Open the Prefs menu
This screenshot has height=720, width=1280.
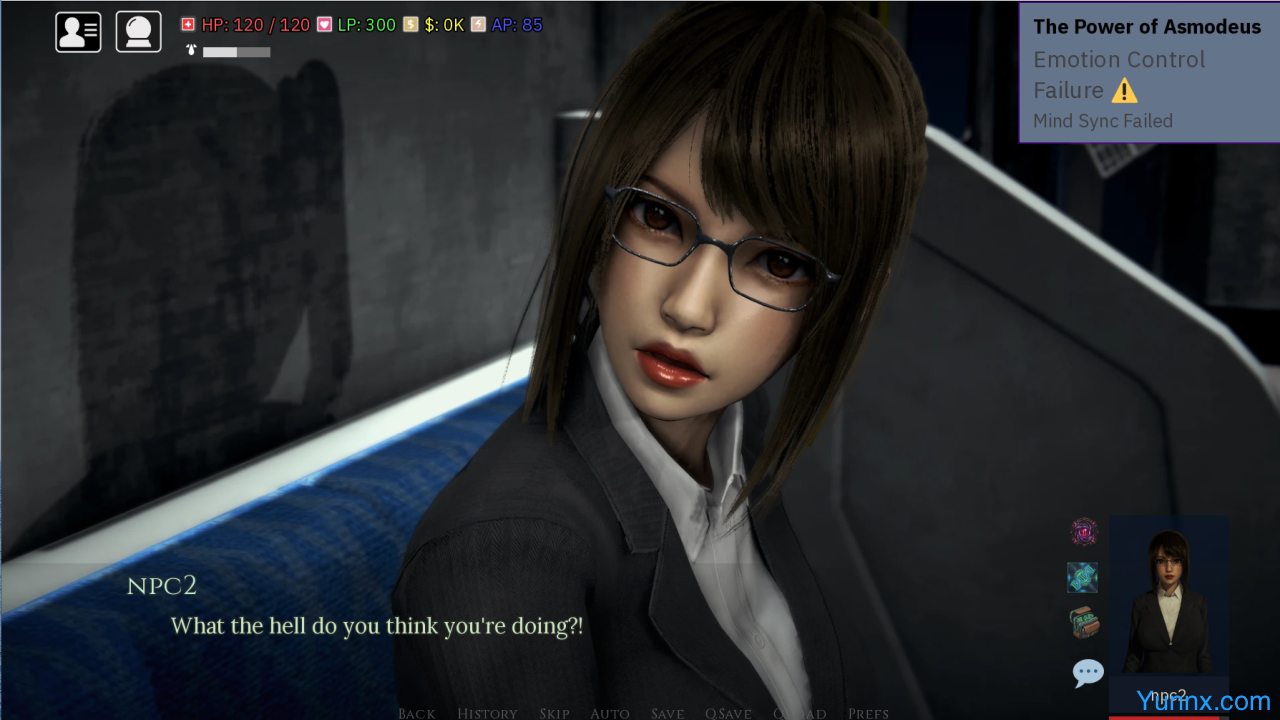point(867,713)
